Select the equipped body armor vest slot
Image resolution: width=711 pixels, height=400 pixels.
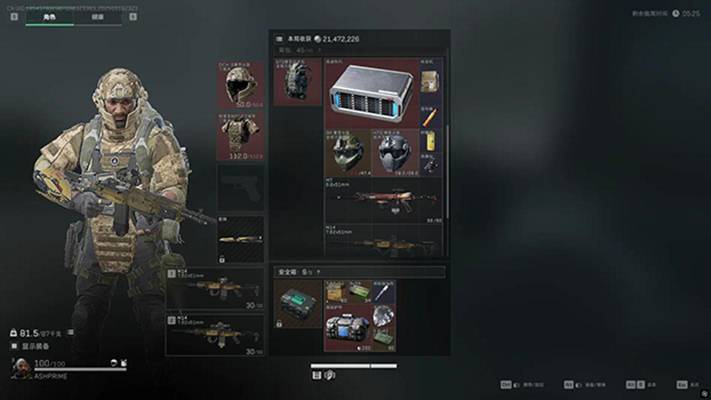pos(240,134)
